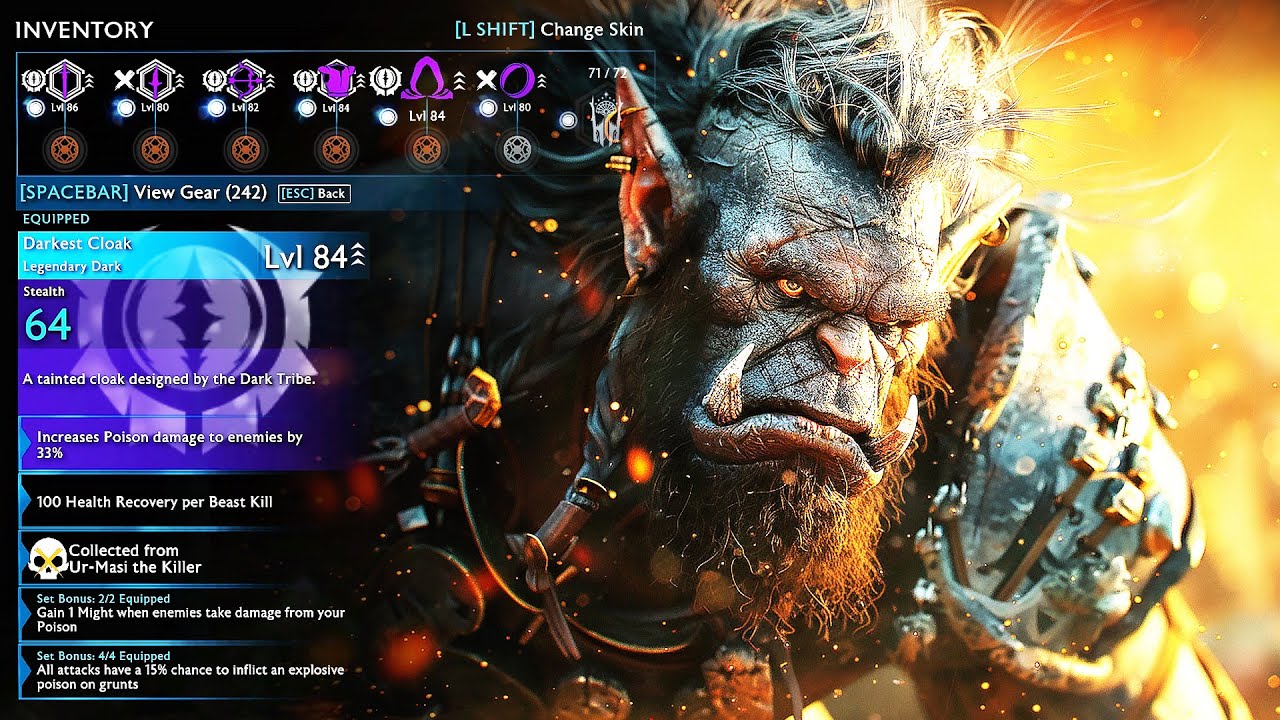
Task: Change Skin option at top
Action: click(549, 29)
